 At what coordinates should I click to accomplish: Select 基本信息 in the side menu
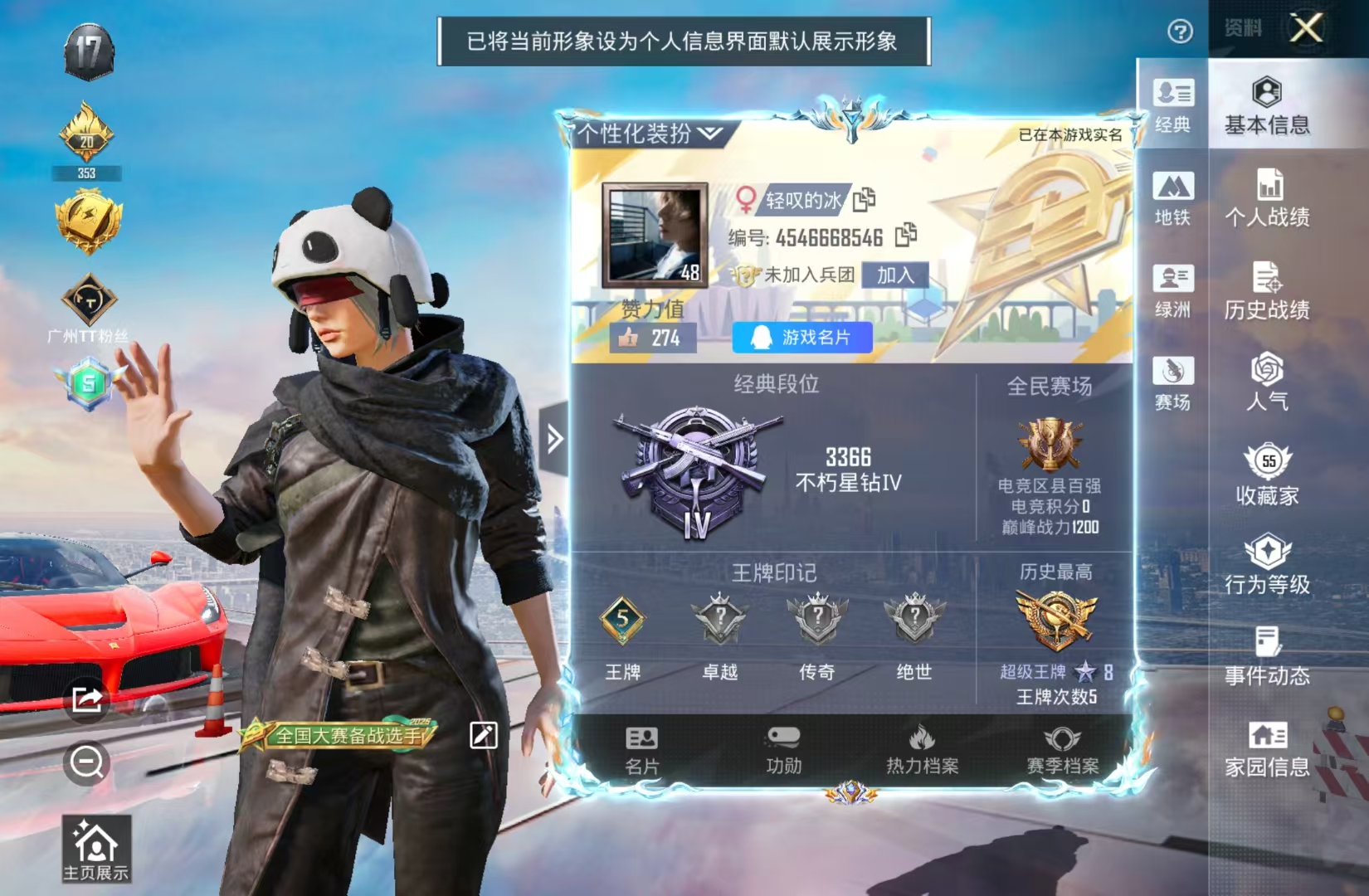[1267, 106]
